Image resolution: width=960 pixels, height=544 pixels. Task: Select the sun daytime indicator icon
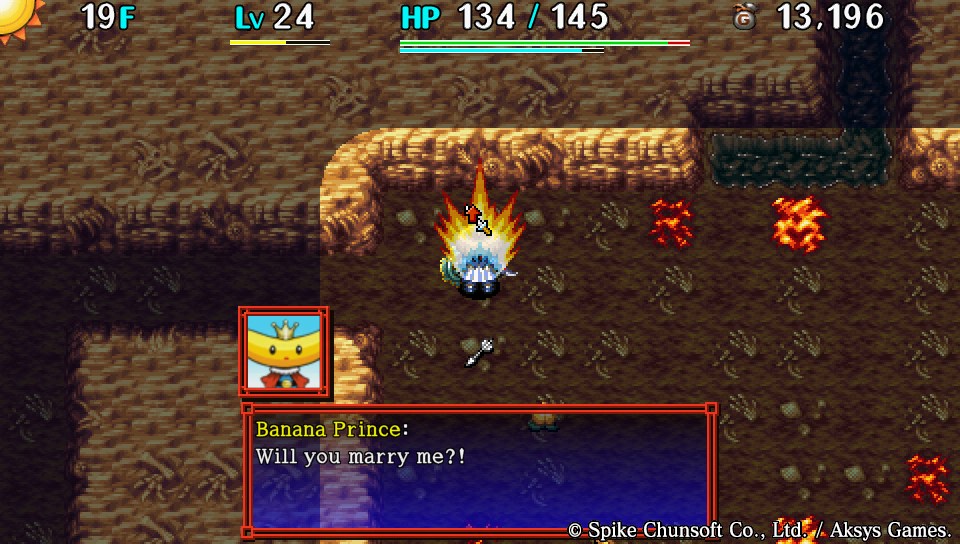(18, 16)
